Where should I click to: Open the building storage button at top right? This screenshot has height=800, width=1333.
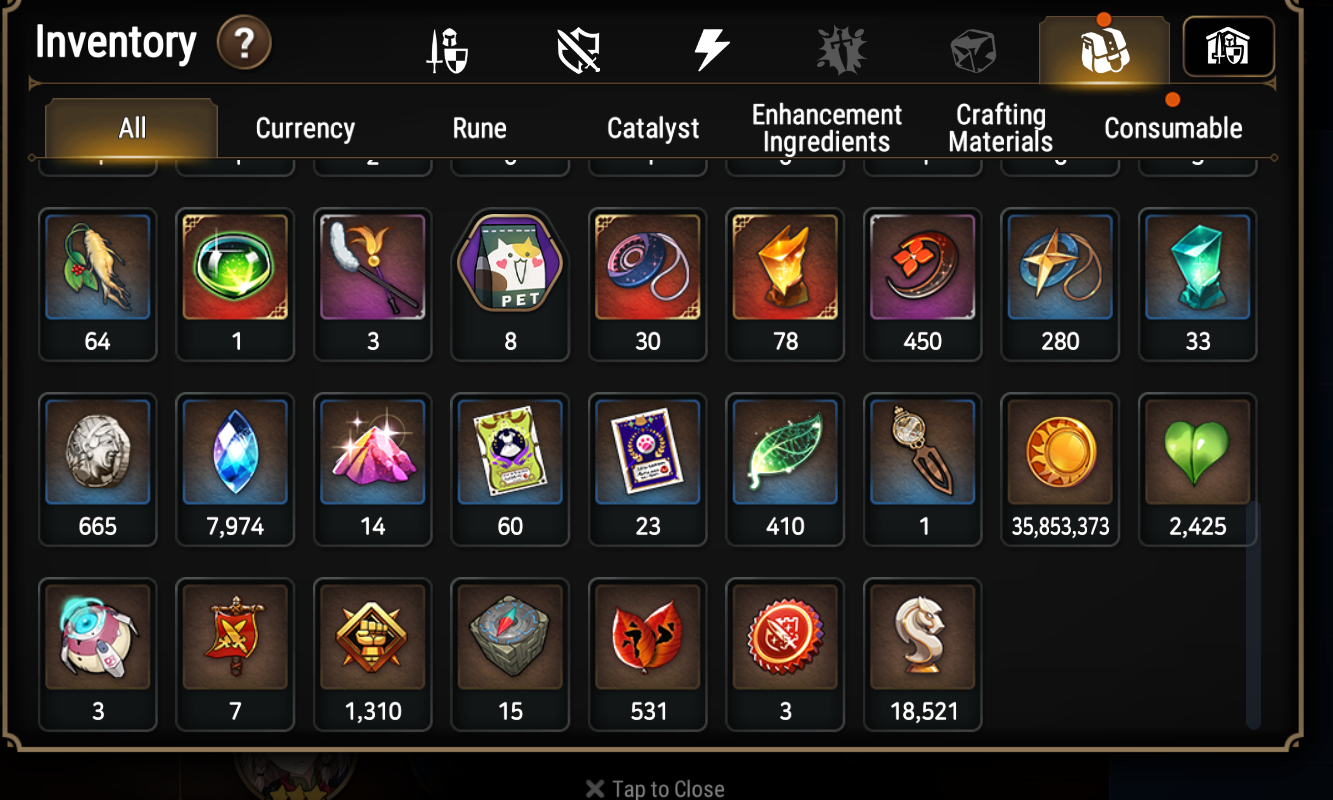[x=1228, y=47]
